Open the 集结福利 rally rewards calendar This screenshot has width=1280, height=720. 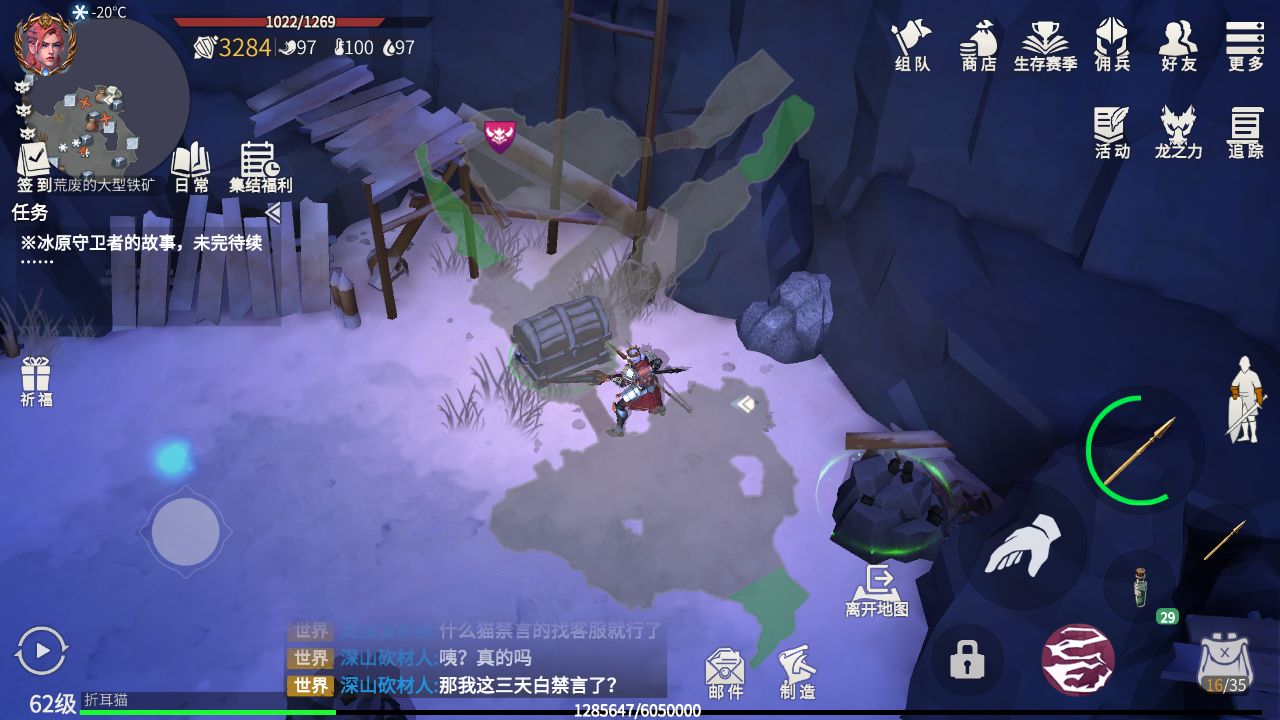(260, 166)
